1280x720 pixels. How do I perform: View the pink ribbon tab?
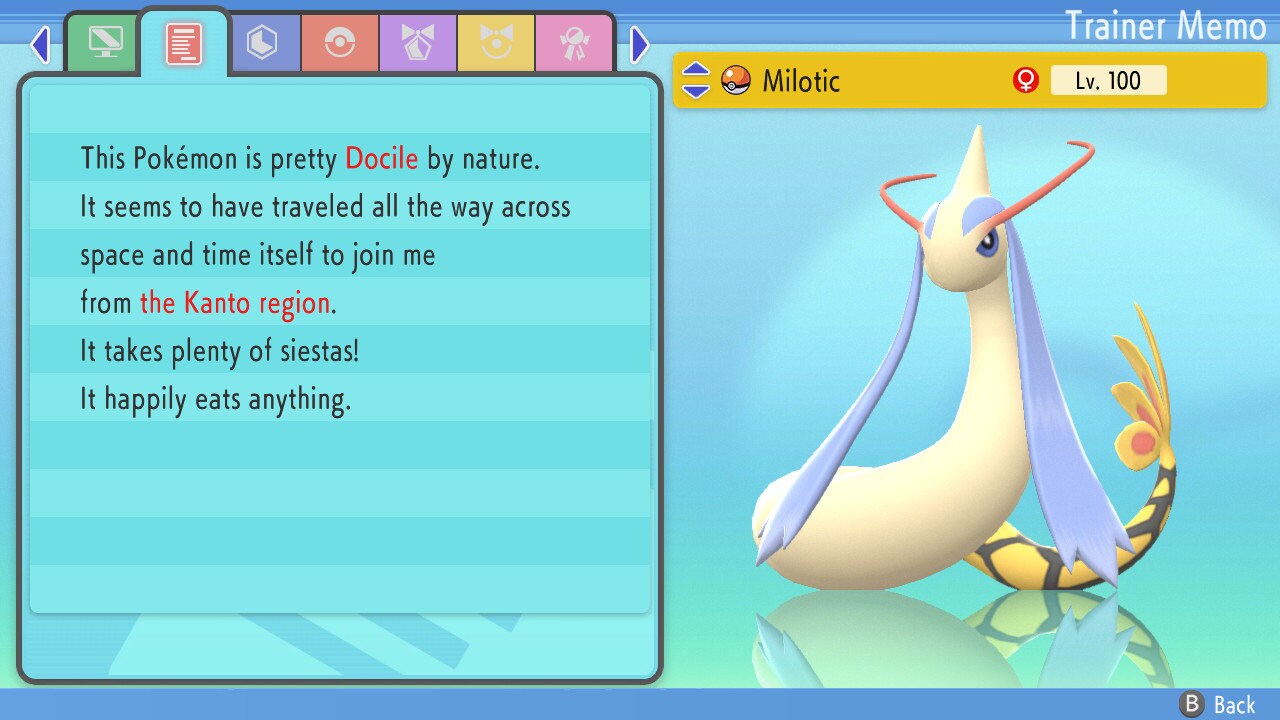[574, 43]
